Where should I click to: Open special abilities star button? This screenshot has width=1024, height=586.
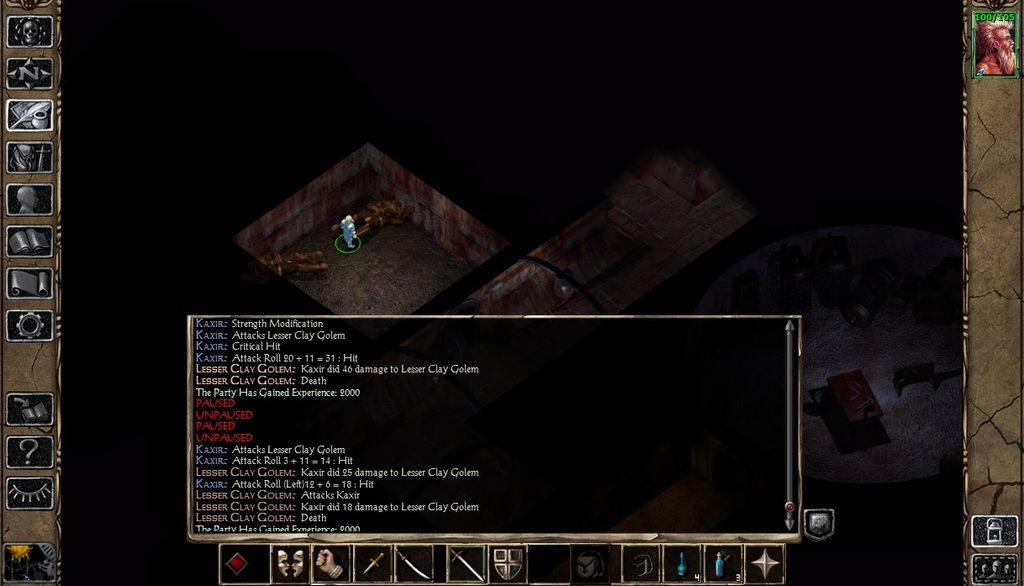pos(767,564)
